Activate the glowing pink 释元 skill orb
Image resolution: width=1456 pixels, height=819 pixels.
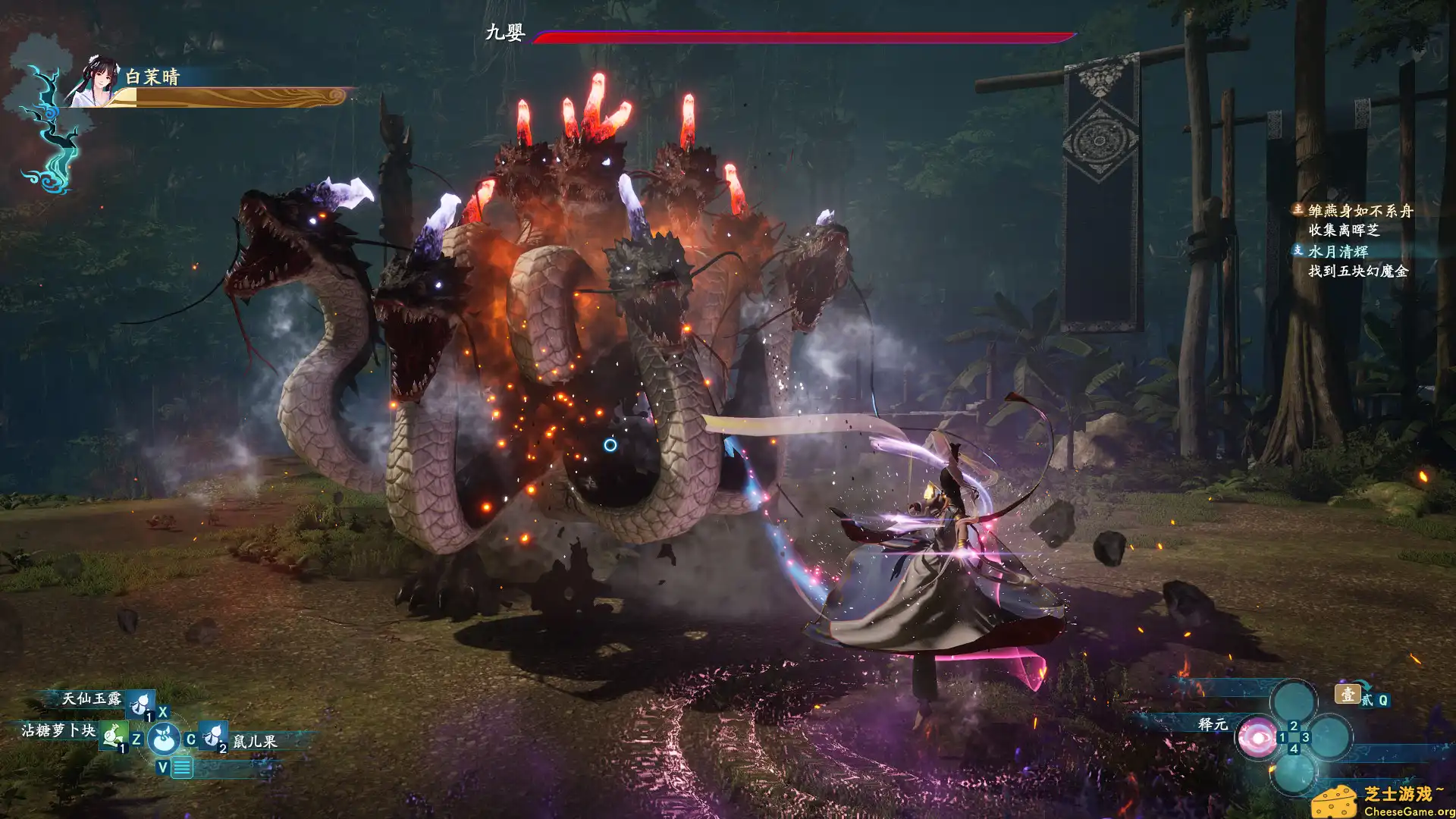(x=1259, y=739)
